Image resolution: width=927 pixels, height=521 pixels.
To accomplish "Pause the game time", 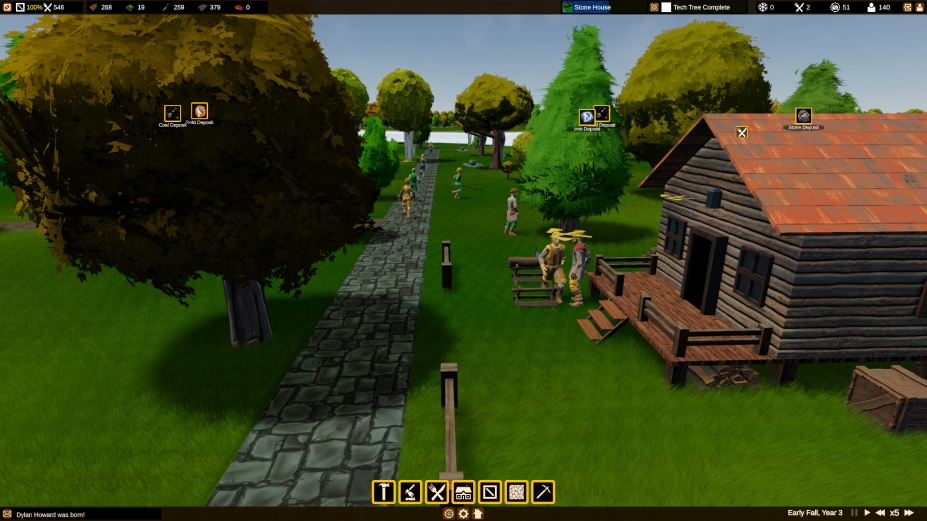I will pyautogui.click(x=853, y=513).
